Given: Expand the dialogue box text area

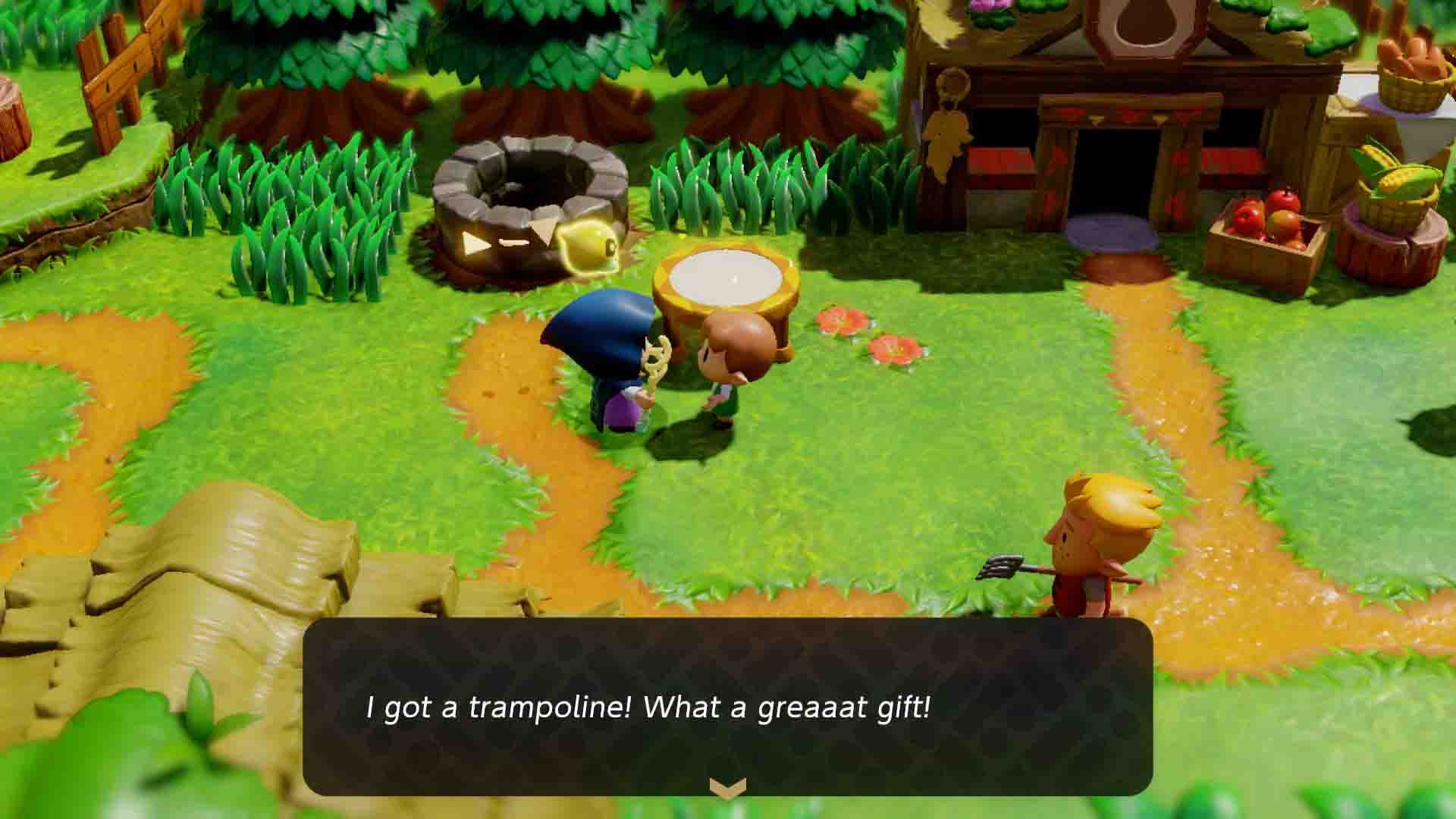Looking at the screenshot, I should (x=726, y=698).
